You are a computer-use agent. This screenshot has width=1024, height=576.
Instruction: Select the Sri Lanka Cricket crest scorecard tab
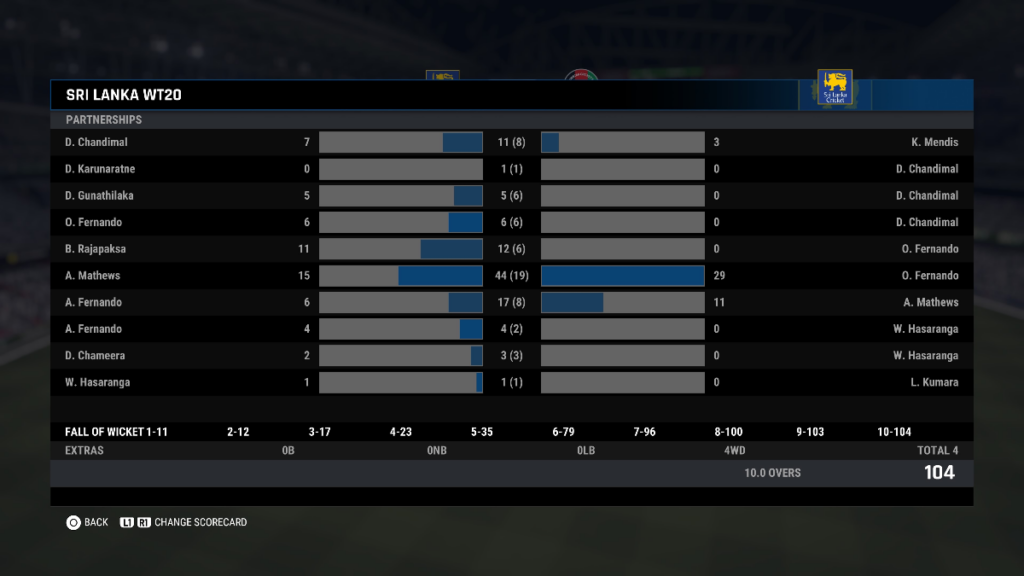point(834,88)
